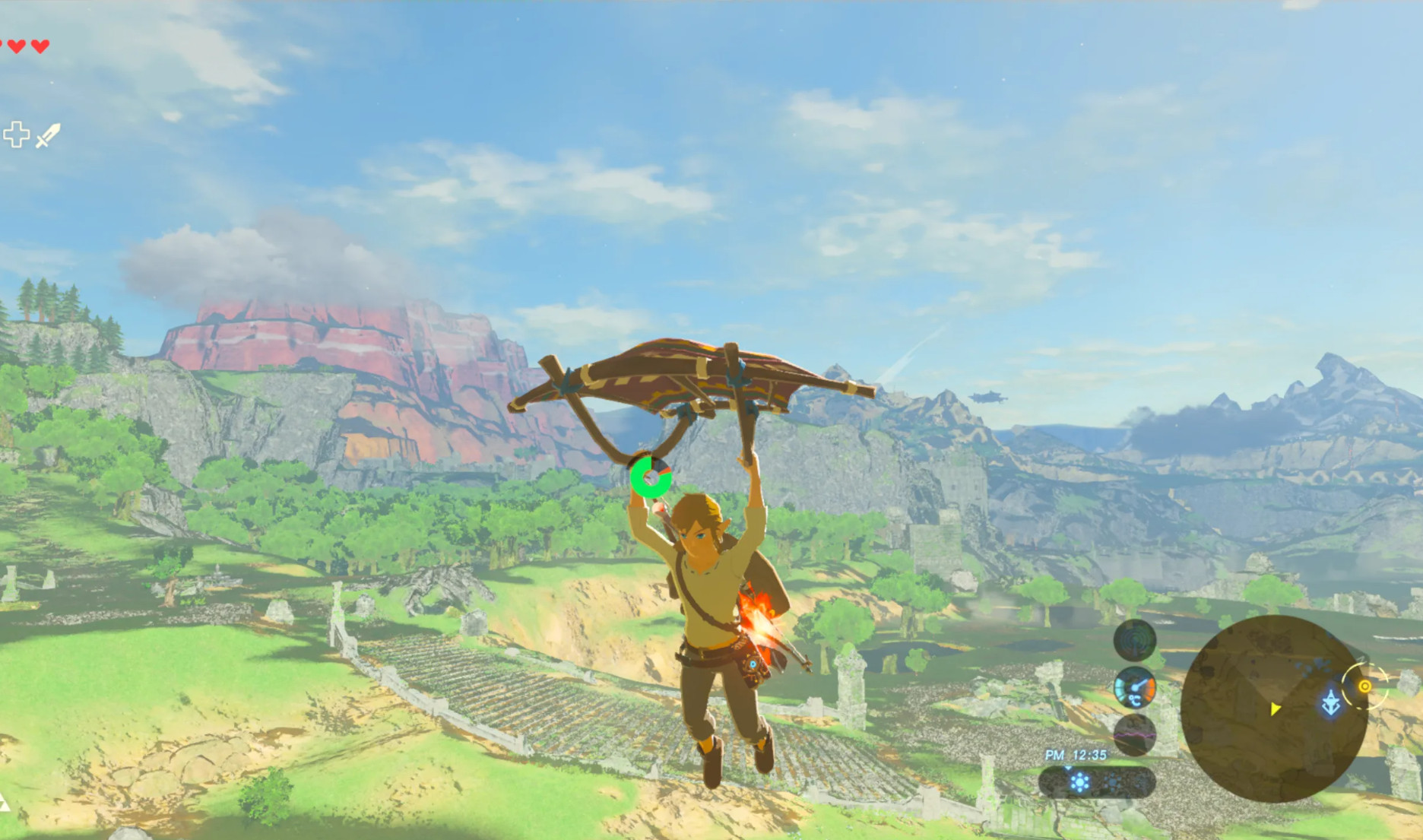This screenshot has width=1423, height=840.
Task: Select the sword icon near the armor cross
Action: pos(48,135)
